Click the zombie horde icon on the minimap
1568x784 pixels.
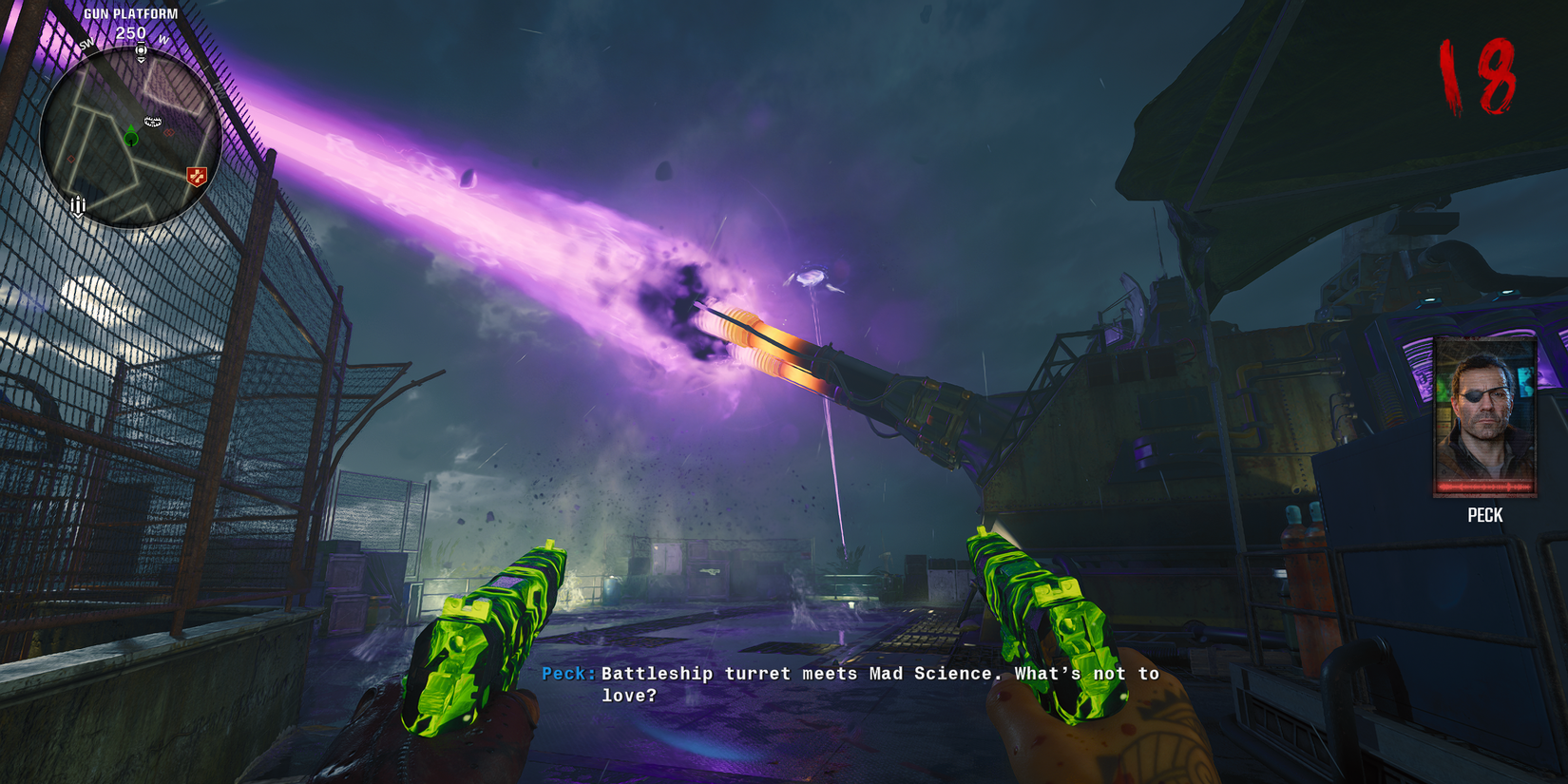click(152, 121)
